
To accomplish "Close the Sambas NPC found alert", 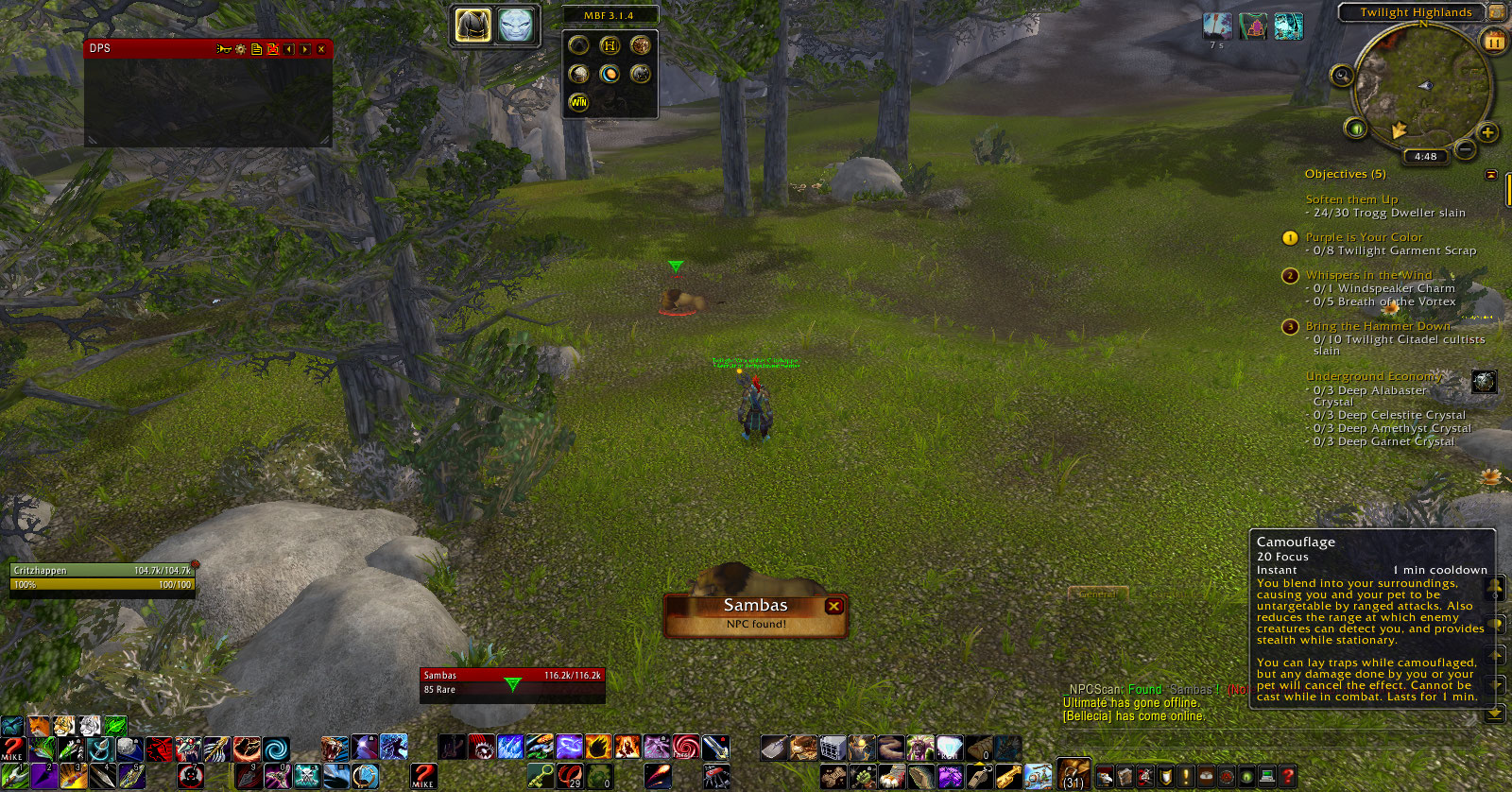I will (x=833, y=606).
